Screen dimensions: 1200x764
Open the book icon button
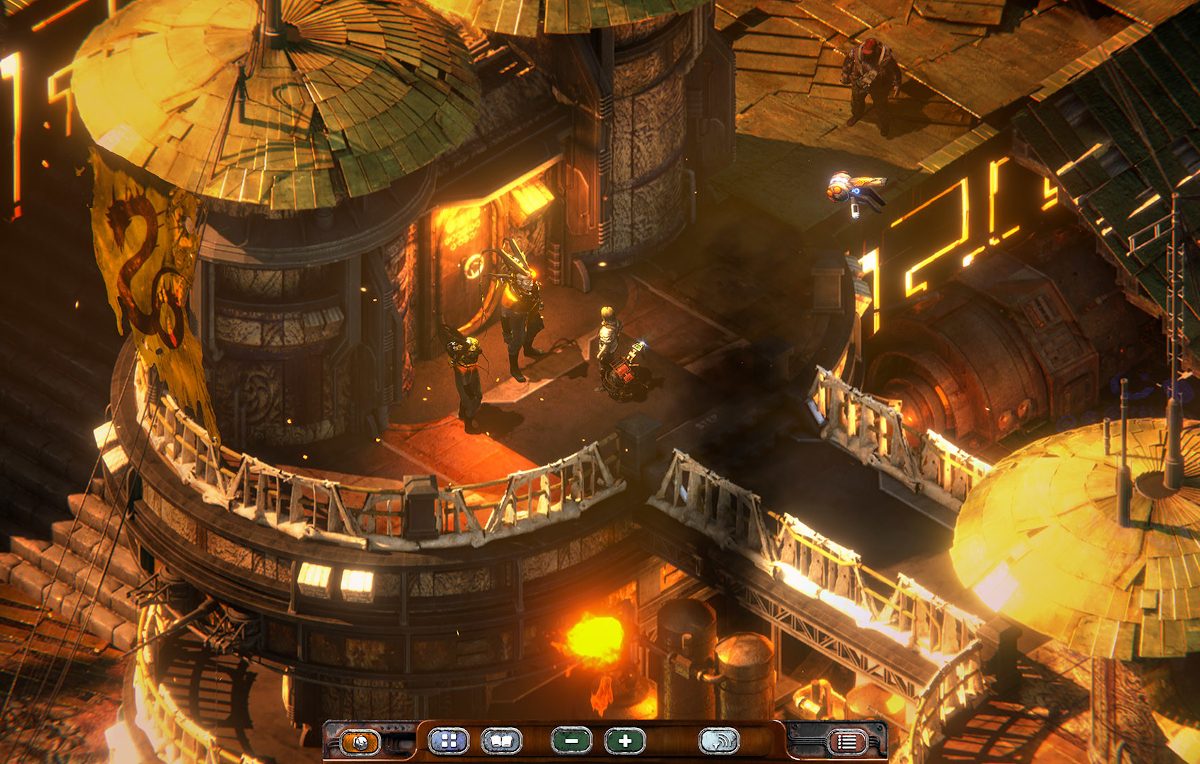[501, 741]
